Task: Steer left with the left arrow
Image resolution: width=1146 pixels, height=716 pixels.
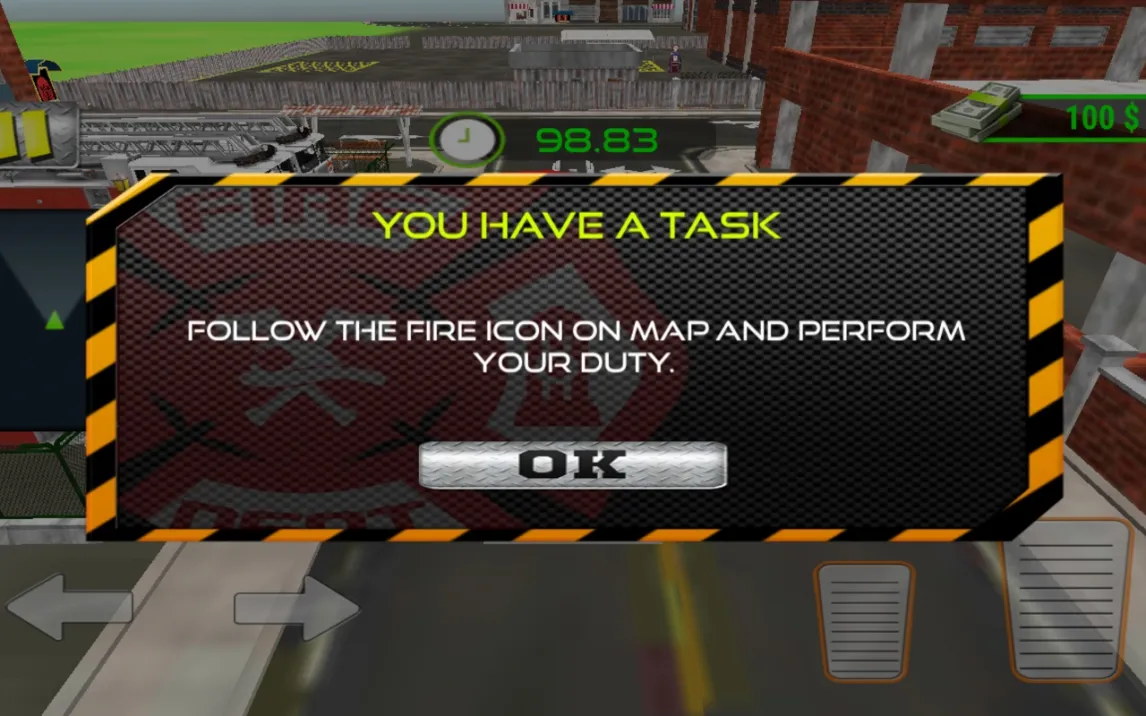Action: coord(69,607)
